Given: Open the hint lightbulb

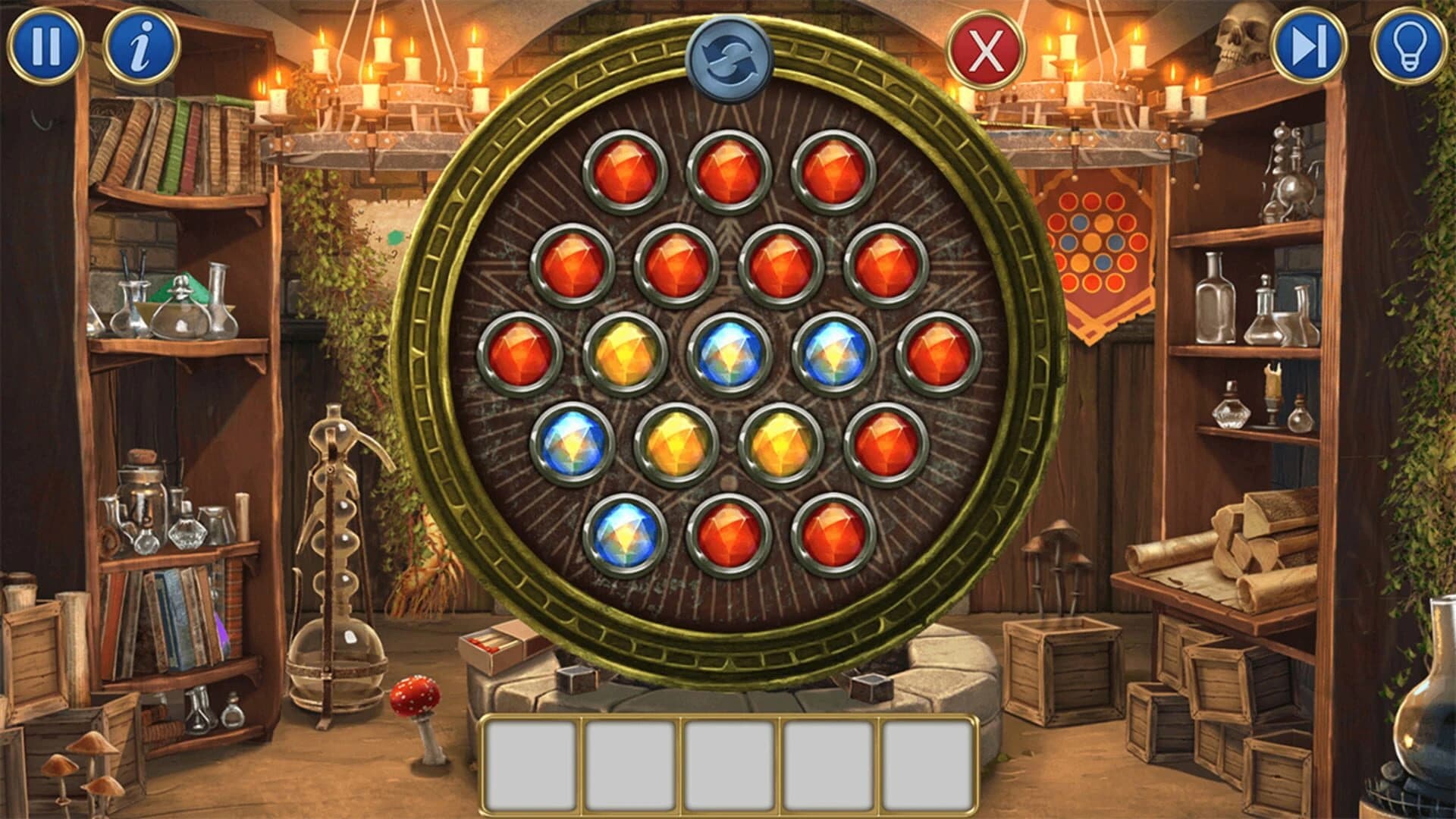Looking at the screenshot, I should 1410,45.
